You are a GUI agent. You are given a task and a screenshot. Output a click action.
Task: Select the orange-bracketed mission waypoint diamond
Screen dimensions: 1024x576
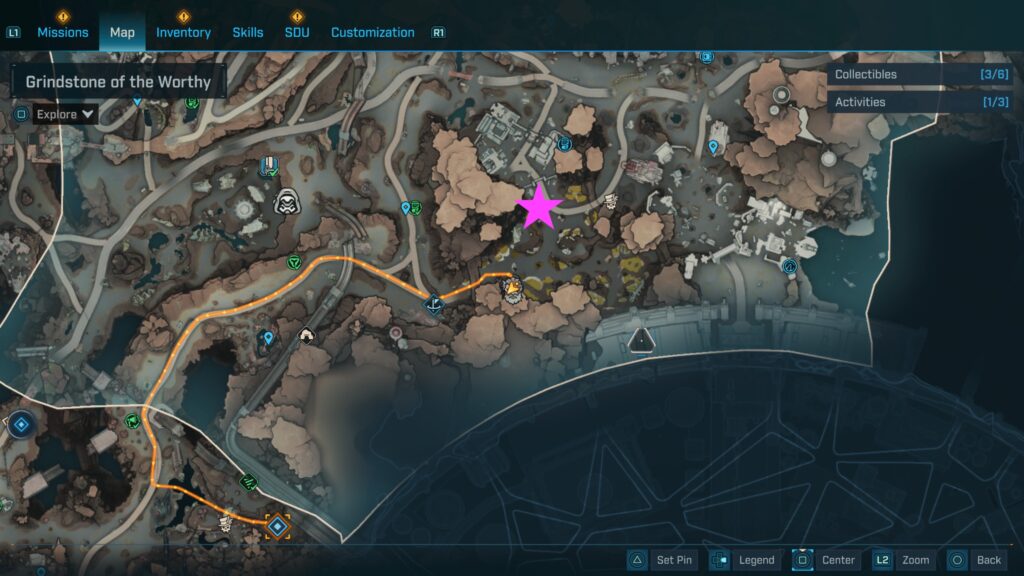277,524
